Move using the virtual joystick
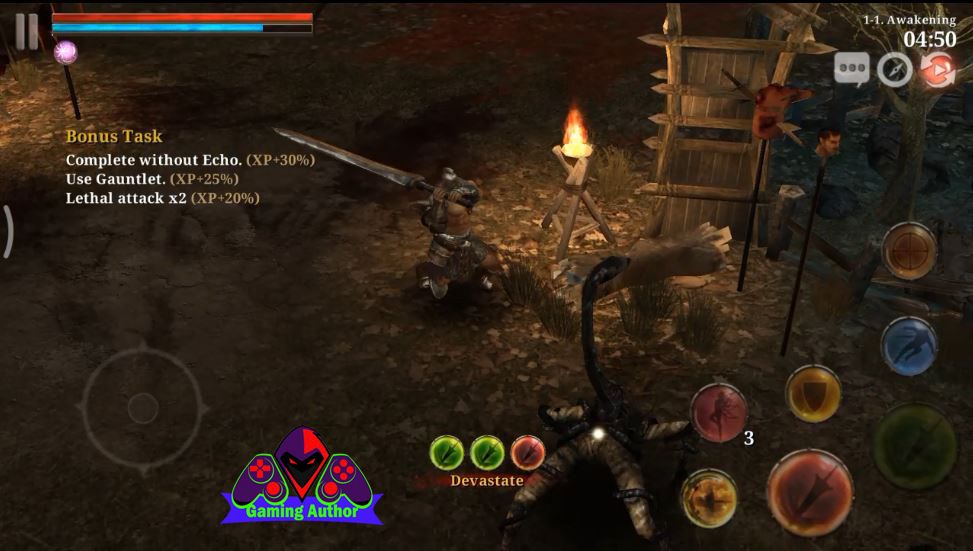Image resolution: width=973 pixels, height=551 pixels. tap(142, 407)
